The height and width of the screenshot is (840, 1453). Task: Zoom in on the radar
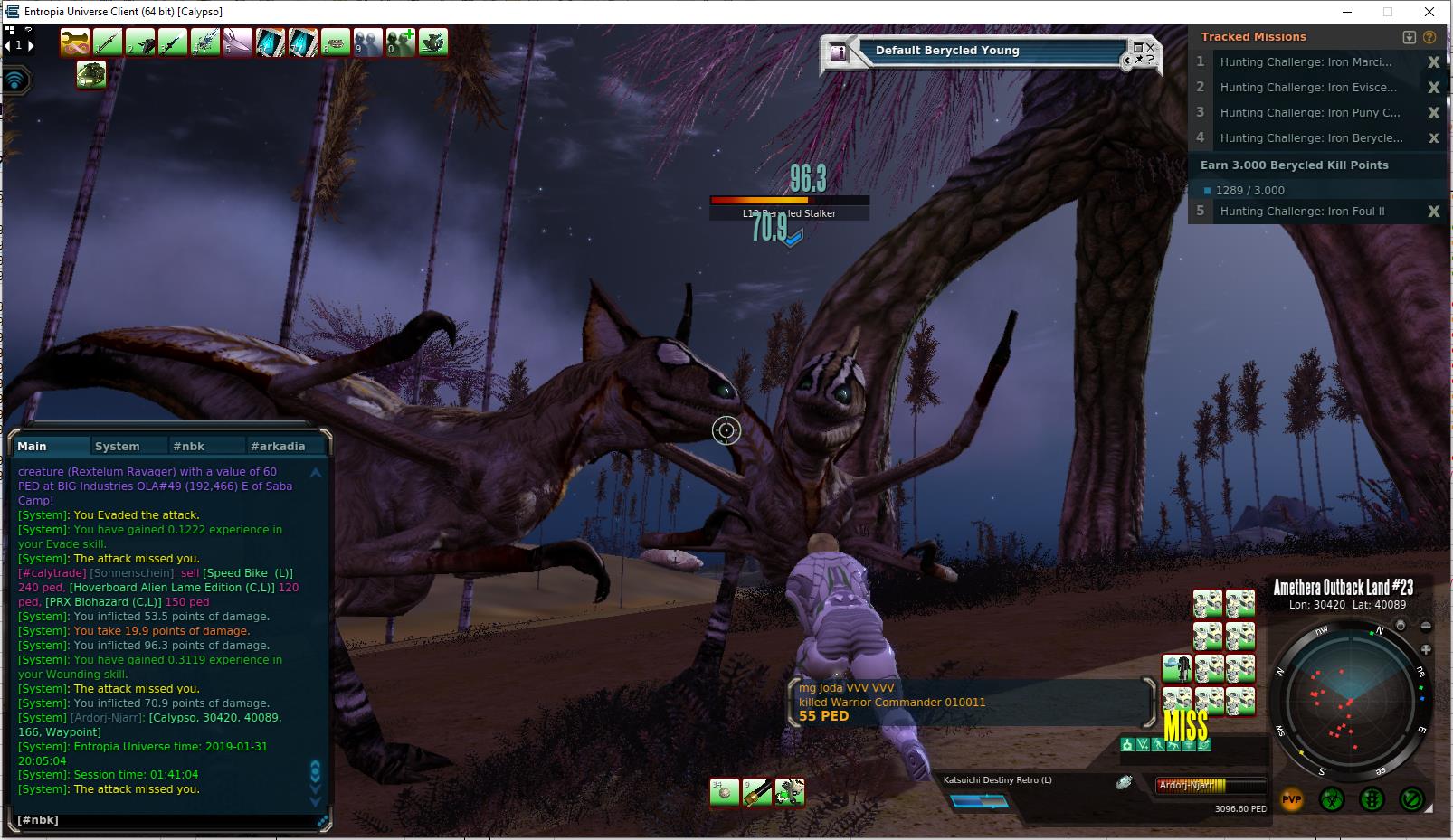pyautogui.click(x=1426, y=649)
